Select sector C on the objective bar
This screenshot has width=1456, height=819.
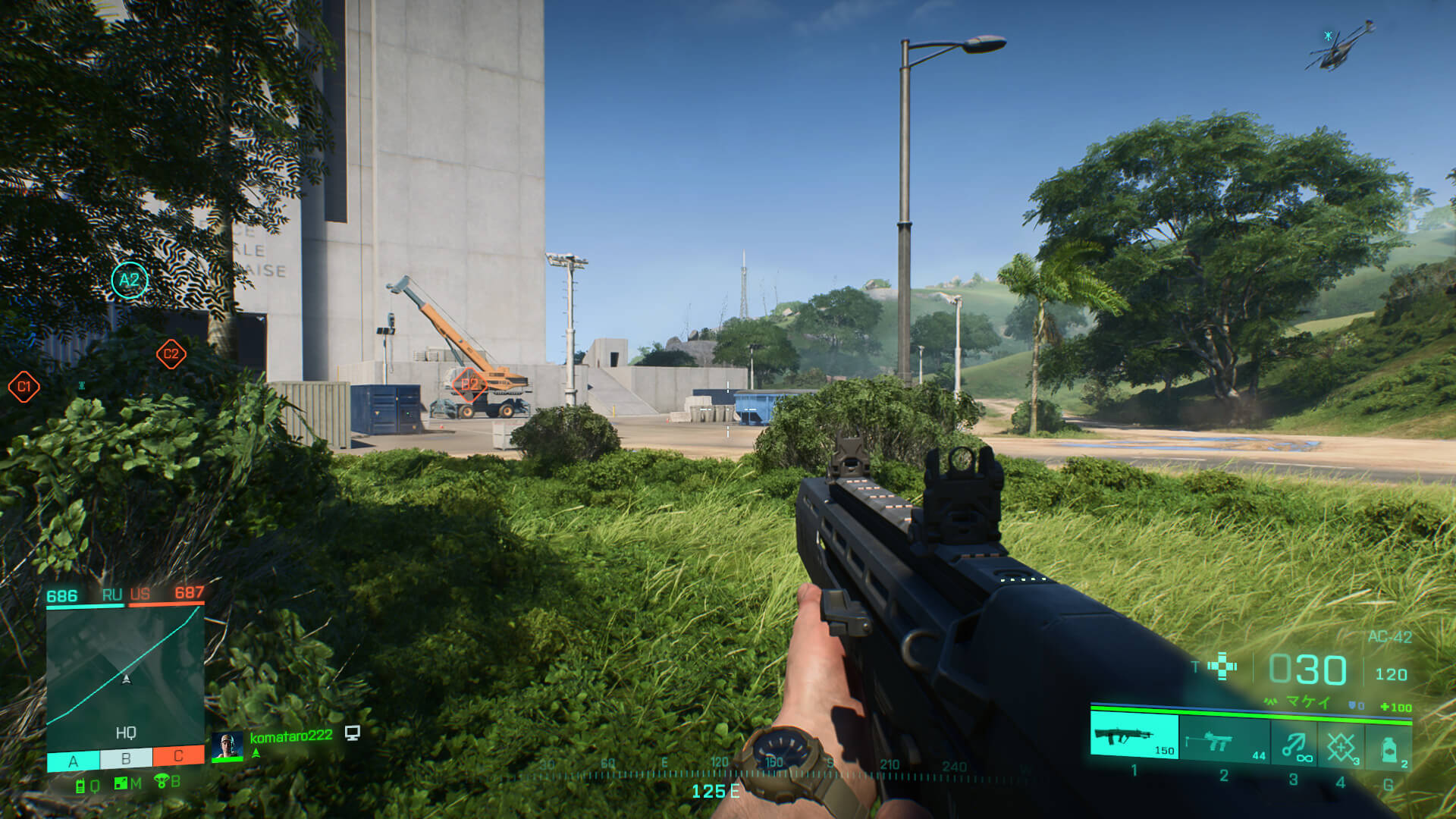click(178, 755)
